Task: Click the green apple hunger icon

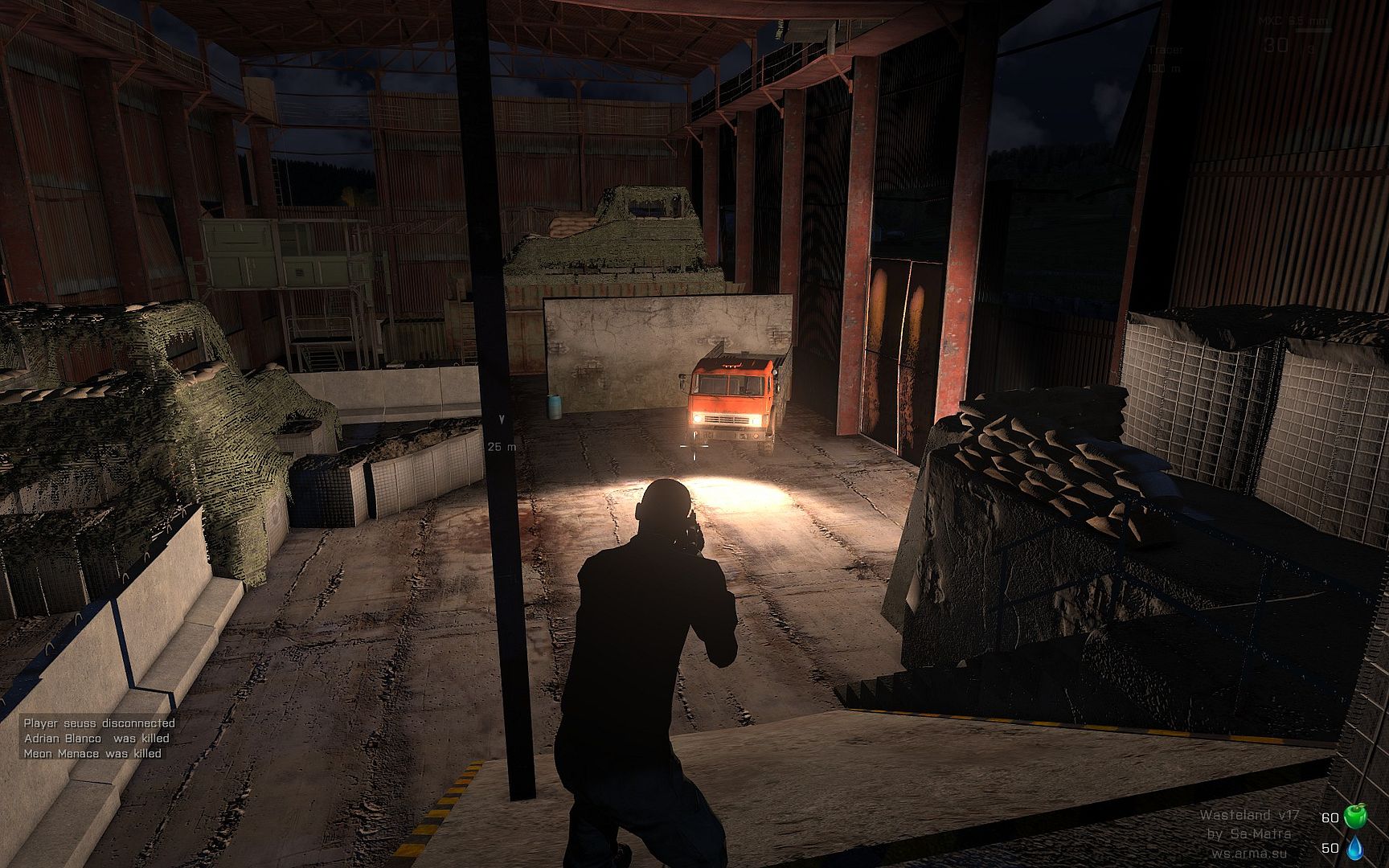Action: click(1355, 817)
